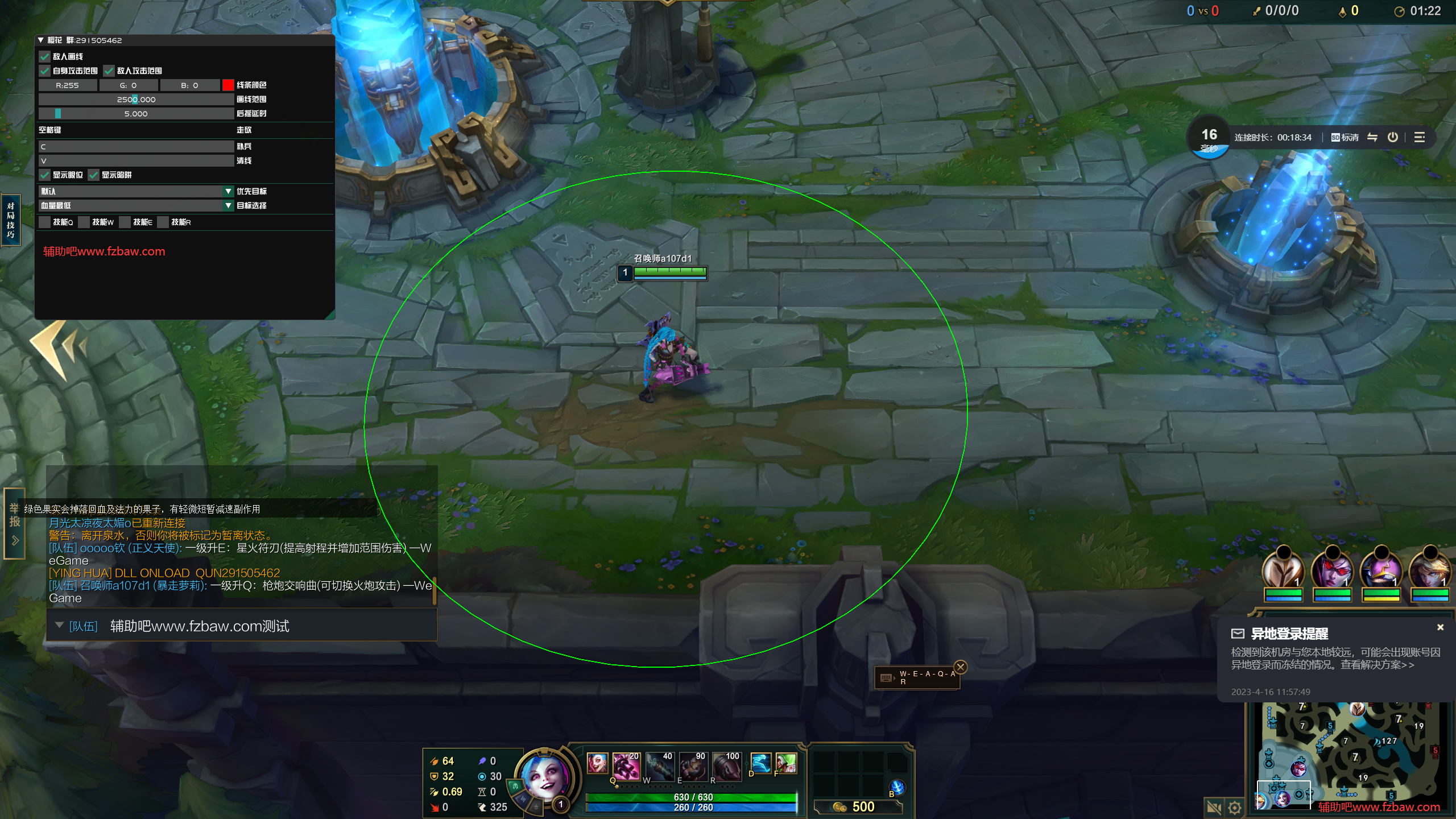Cast the Ghost summoner spell

[760, 763]
